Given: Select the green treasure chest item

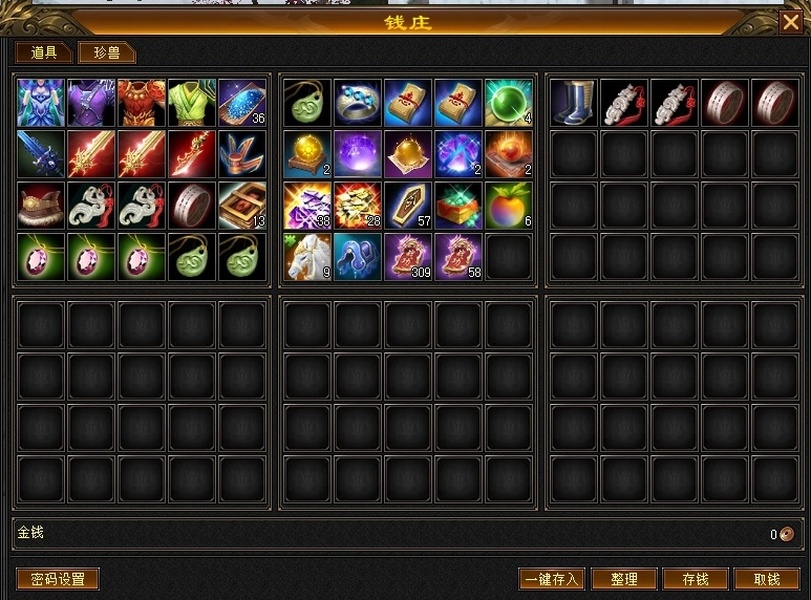Looking at the screenshot, I should (458, 205).
